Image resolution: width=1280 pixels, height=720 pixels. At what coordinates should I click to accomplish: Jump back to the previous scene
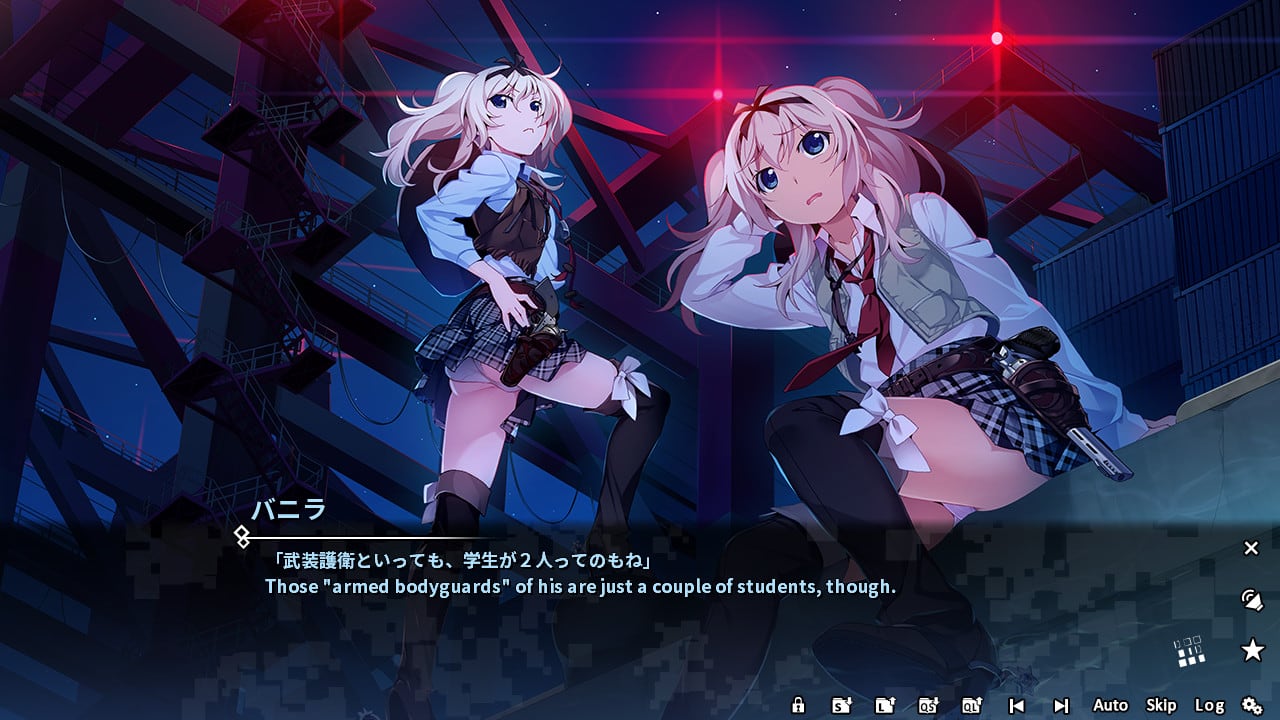(x=1016, y=705)
